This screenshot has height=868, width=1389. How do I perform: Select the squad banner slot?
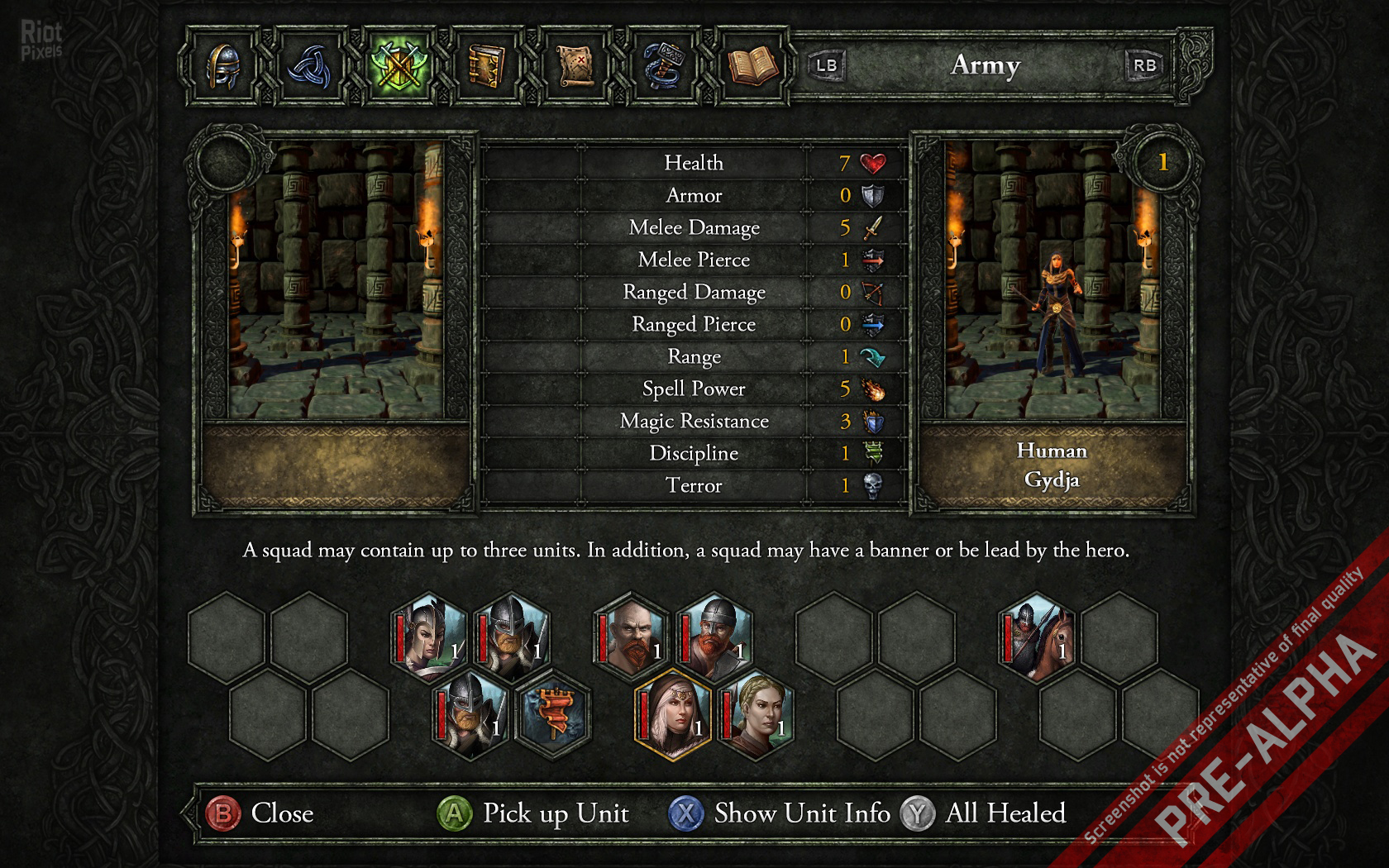(x=552, y=713)
